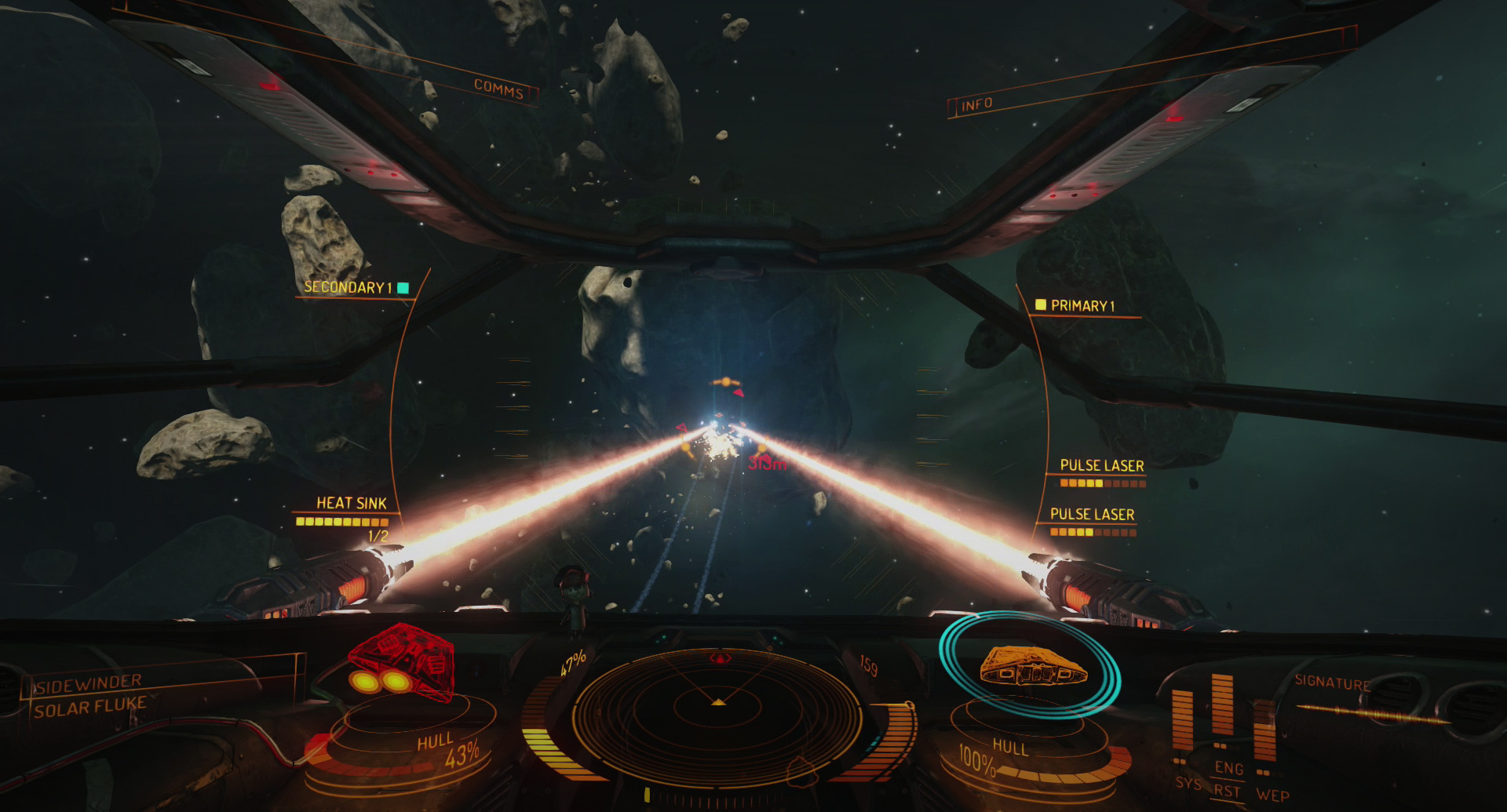Divert power to SYS
1507x812 pixels.
pos(1187,783)
